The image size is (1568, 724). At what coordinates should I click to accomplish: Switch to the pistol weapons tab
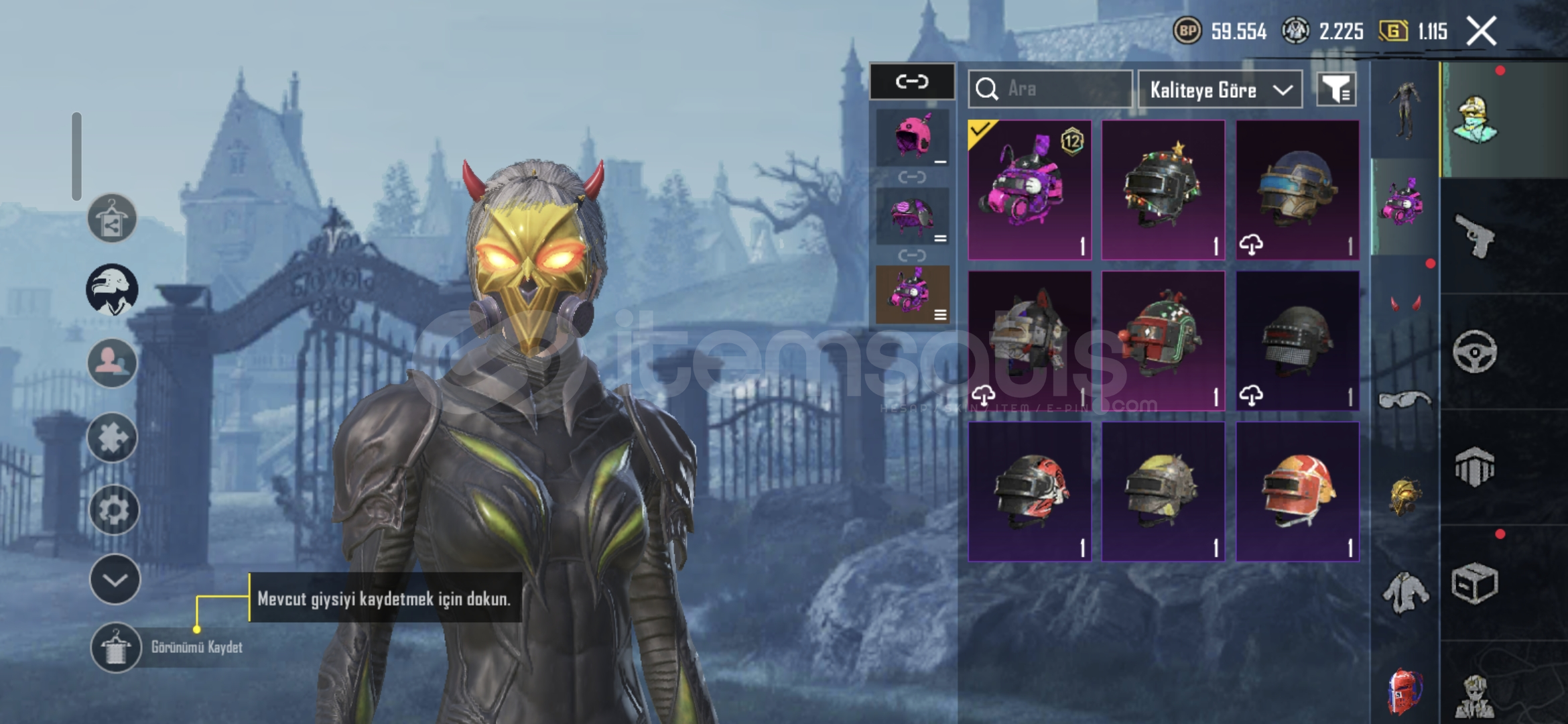coord(1474,235)
